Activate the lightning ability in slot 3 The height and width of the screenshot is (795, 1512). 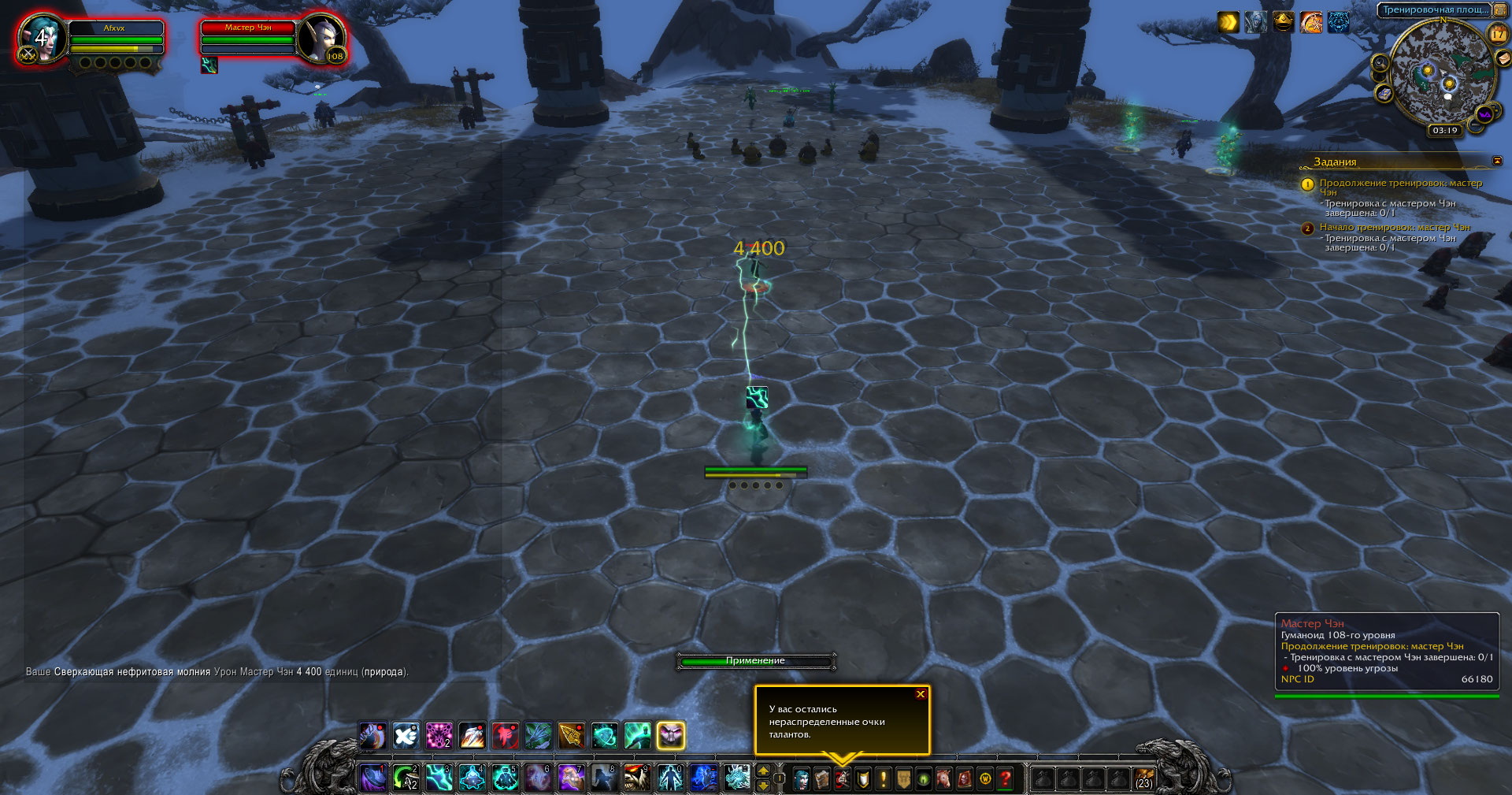click(439, 778)
